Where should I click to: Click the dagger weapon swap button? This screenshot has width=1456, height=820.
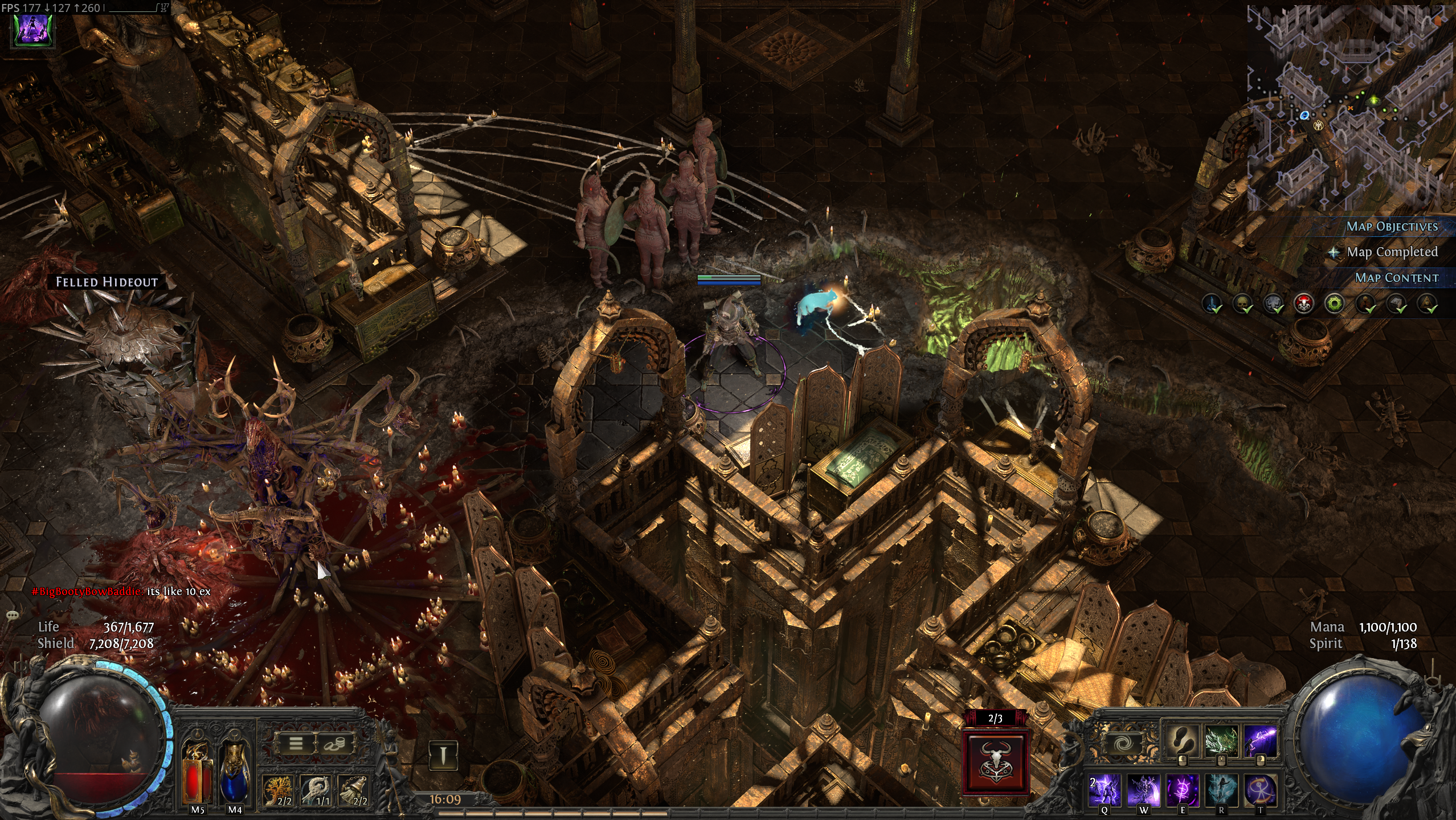click(443, 756)
